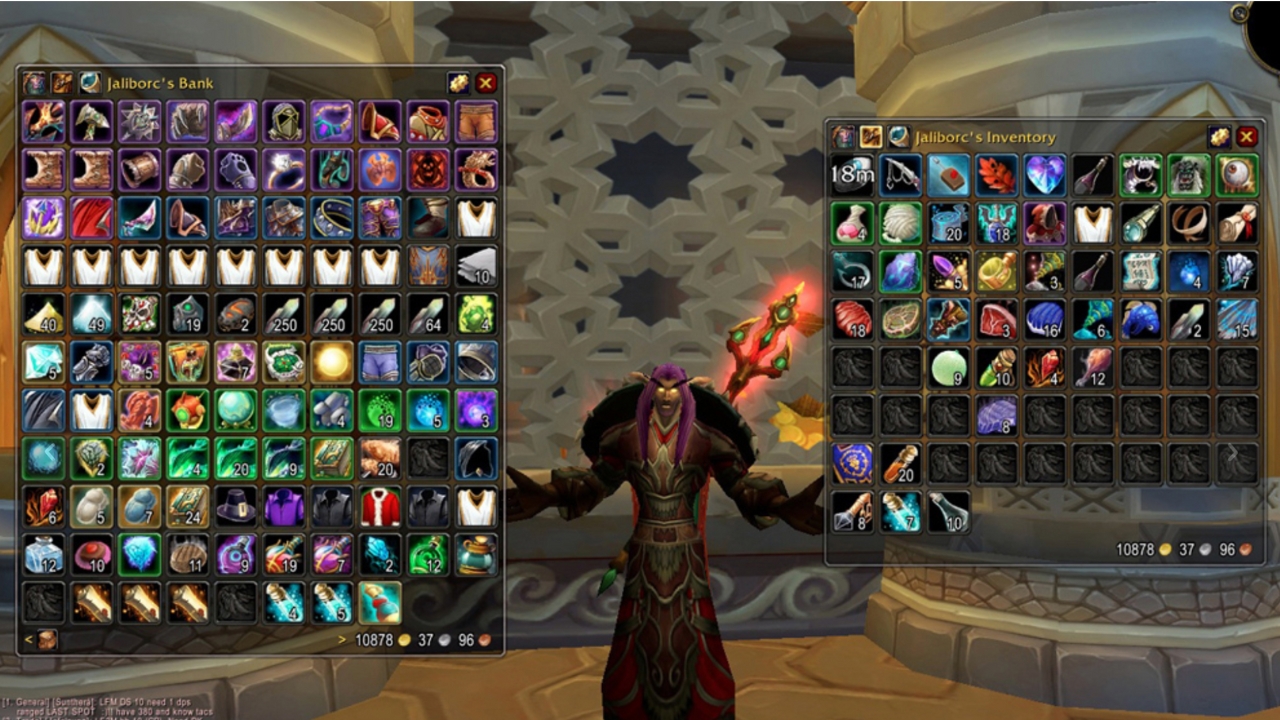Click the yellow right arrow near the bank gold display
Image resolution: width=1280 pixels, height=720 pixels.
[x=341, y=641]
